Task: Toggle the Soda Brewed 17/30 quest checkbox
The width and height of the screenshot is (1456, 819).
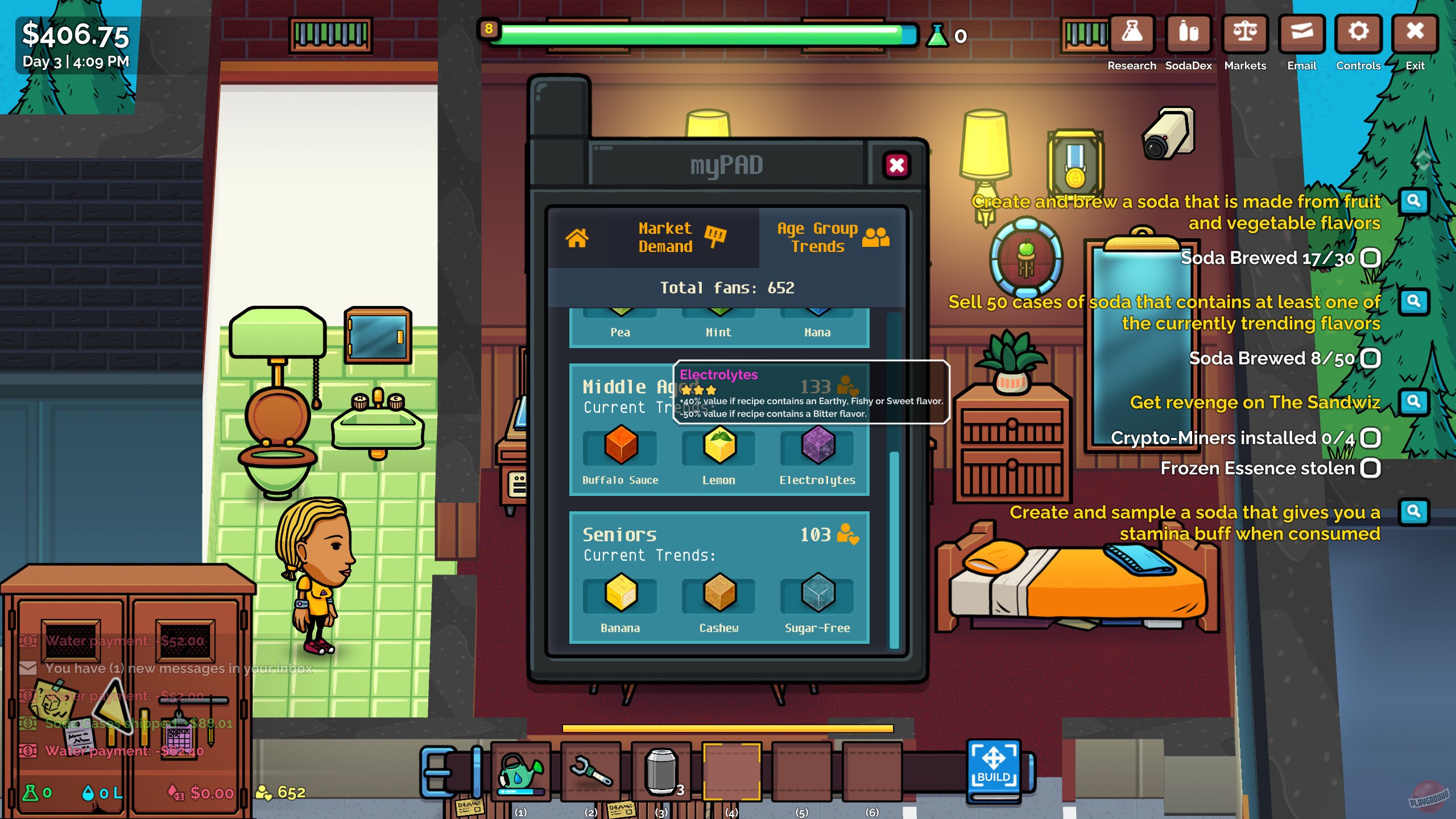Action: tap(1371, 257)
